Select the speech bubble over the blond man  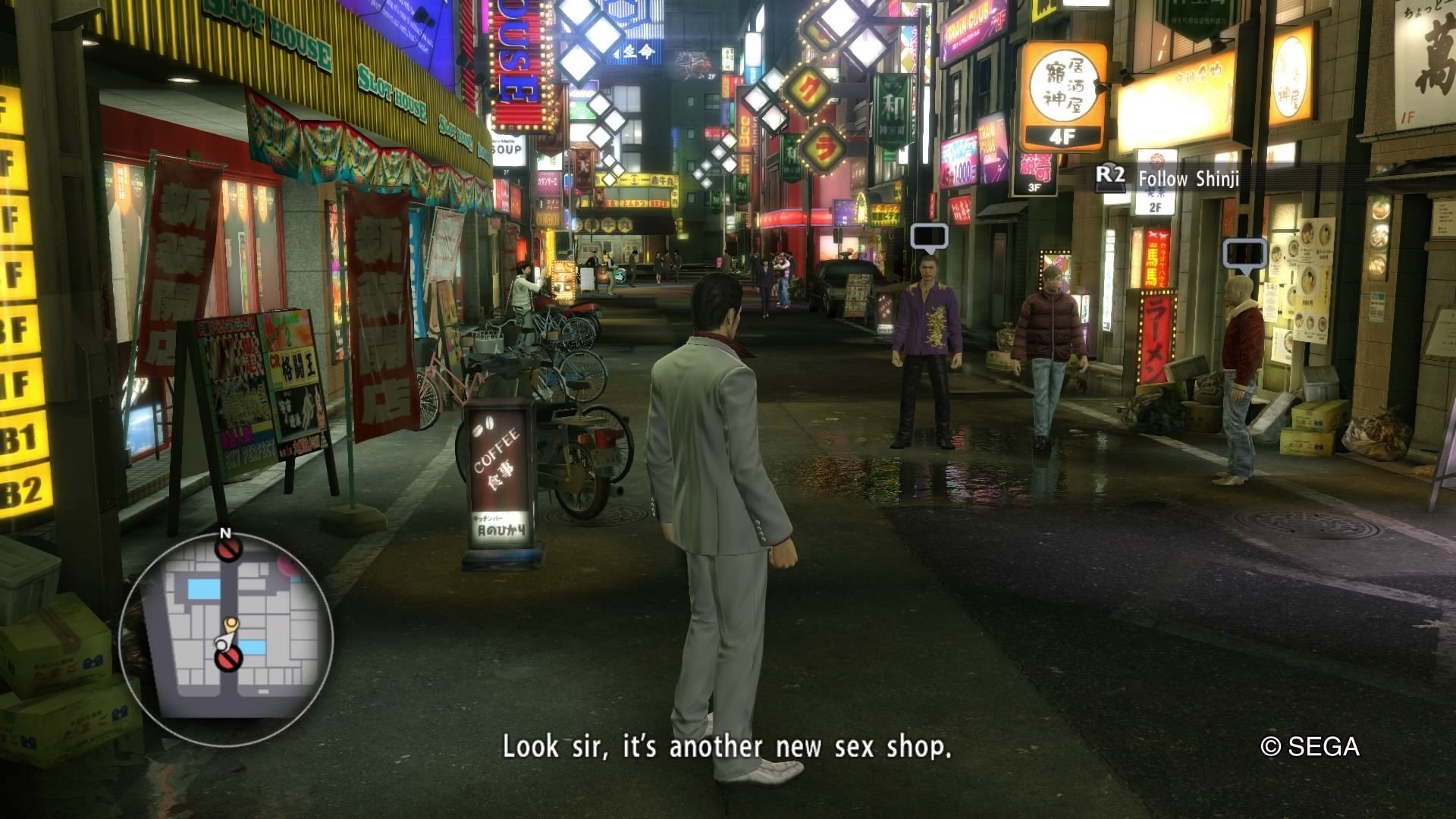(1244, 254)
